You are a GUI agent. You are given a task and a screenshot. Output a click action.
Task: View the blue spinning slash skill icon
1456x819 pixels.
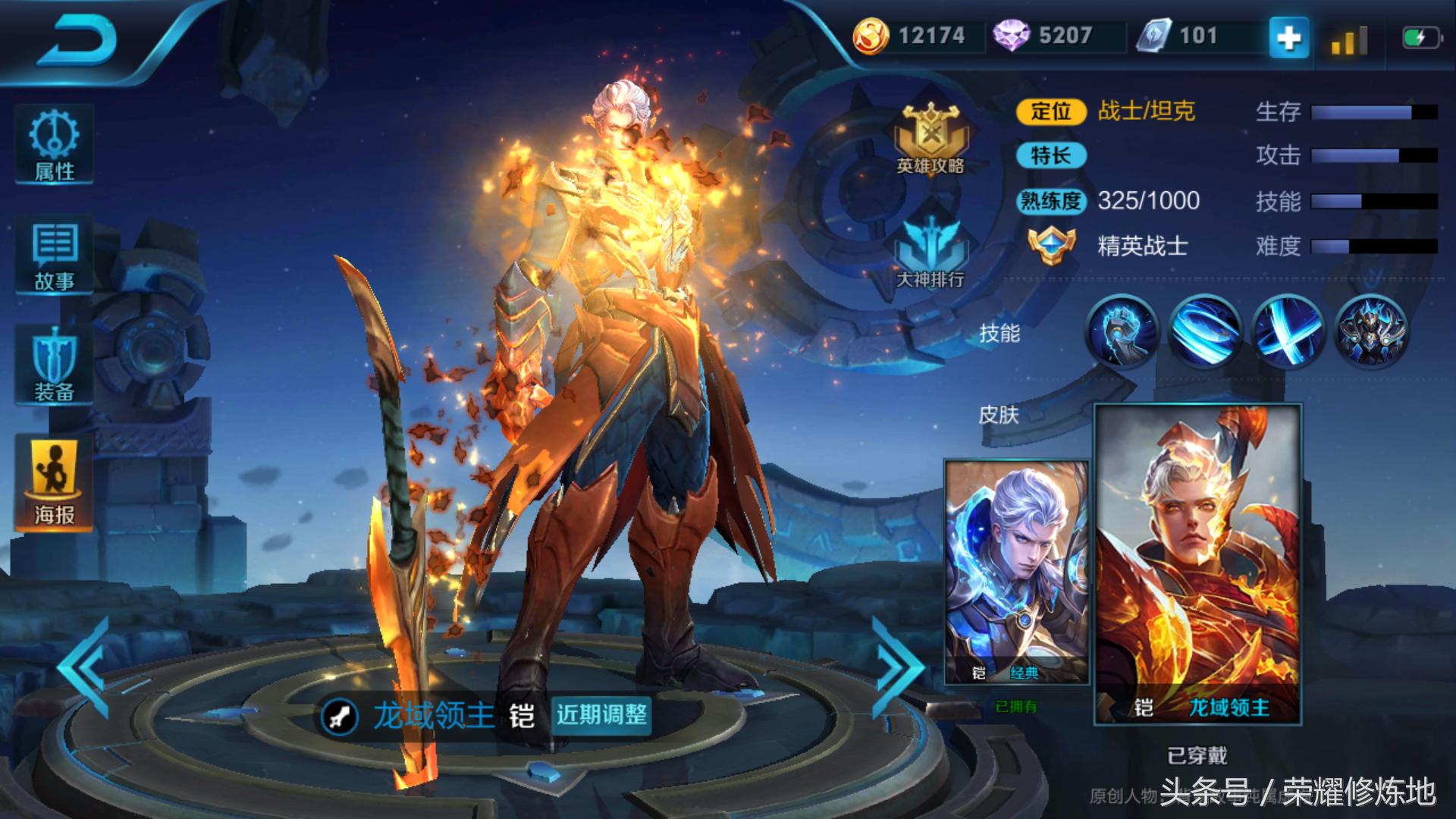tap(1204, 332)
